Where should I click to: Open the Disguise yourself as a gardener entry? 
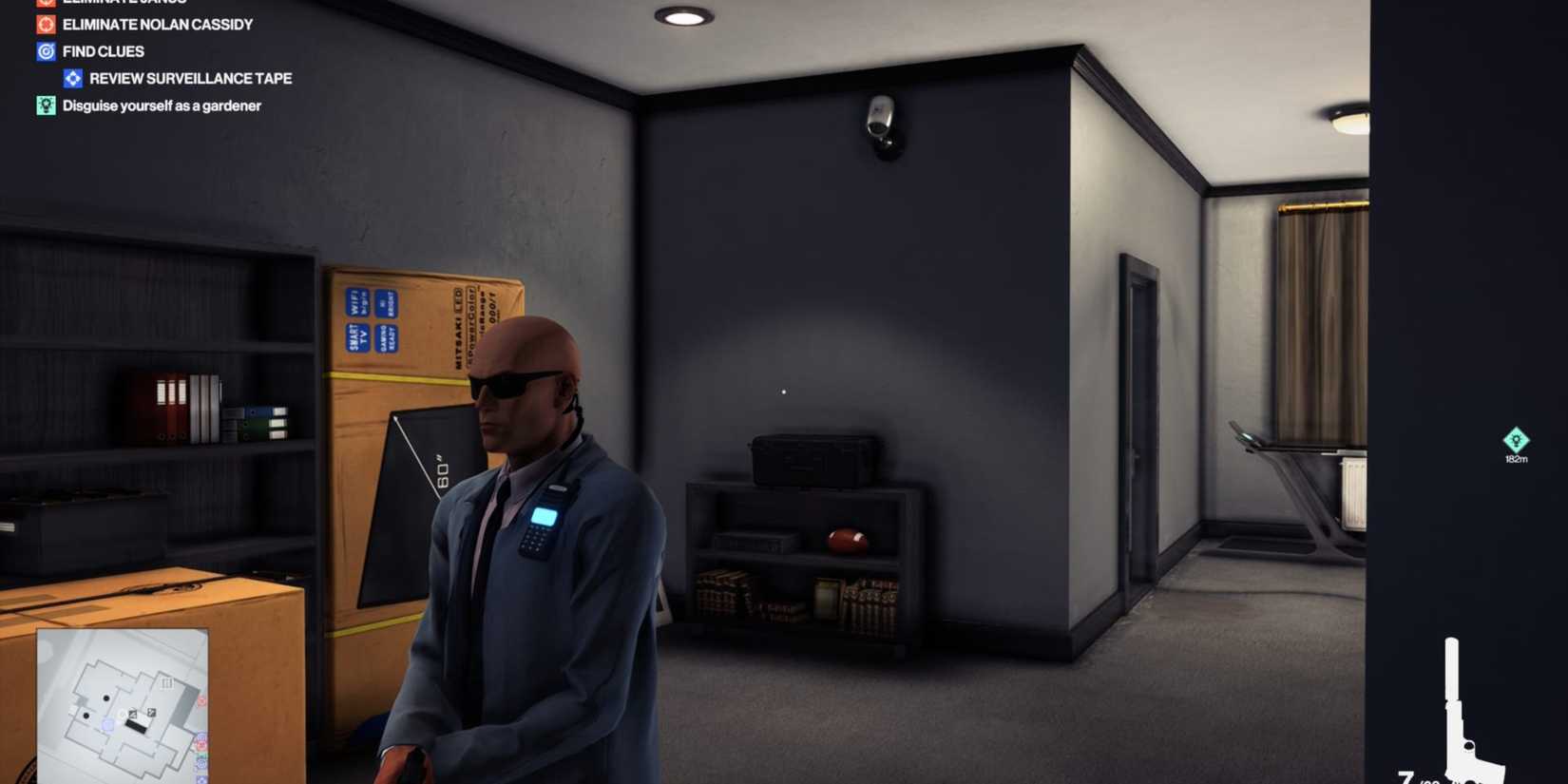click(x=160, y=105)
